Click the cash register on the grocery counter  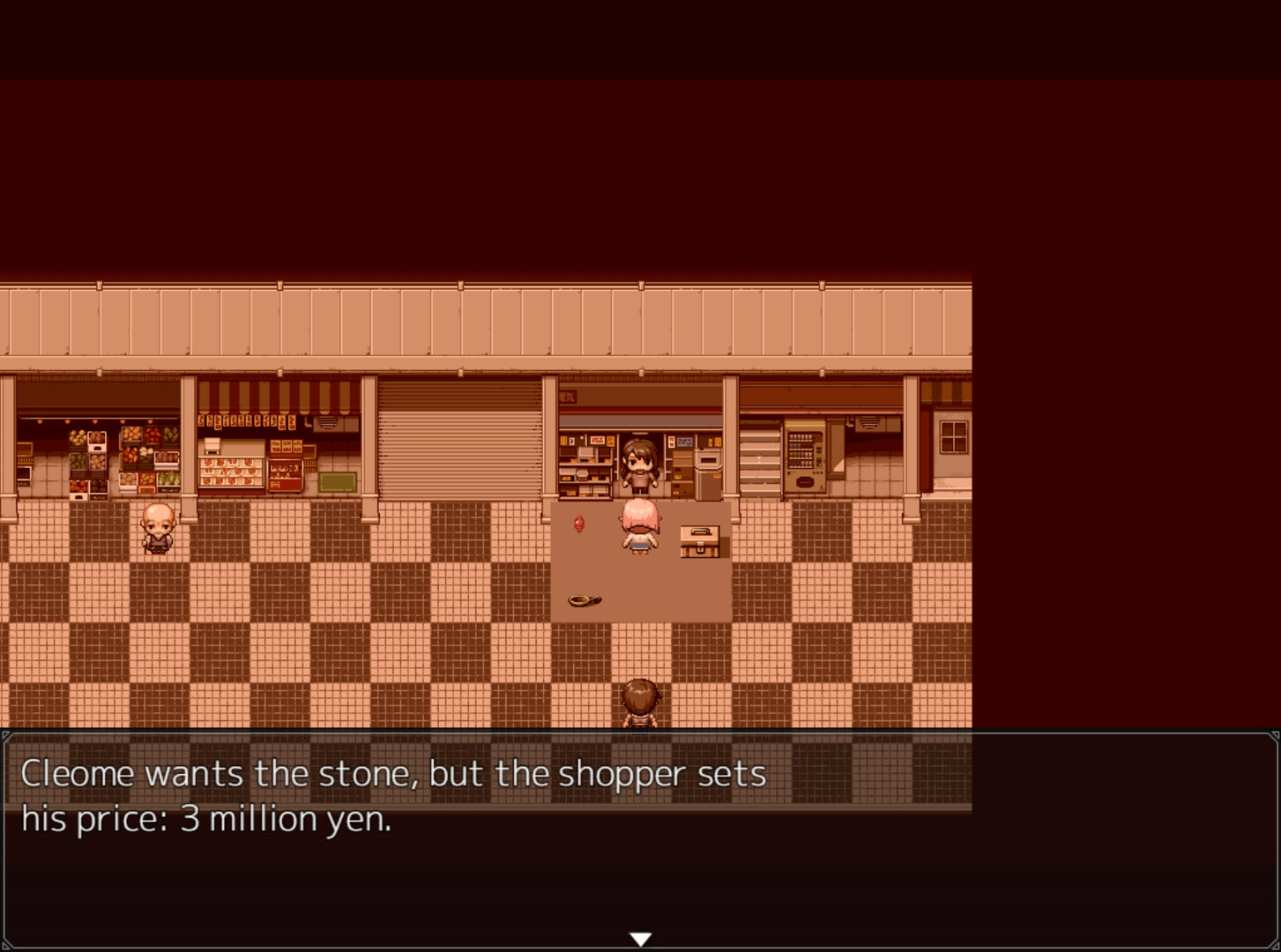212,445
